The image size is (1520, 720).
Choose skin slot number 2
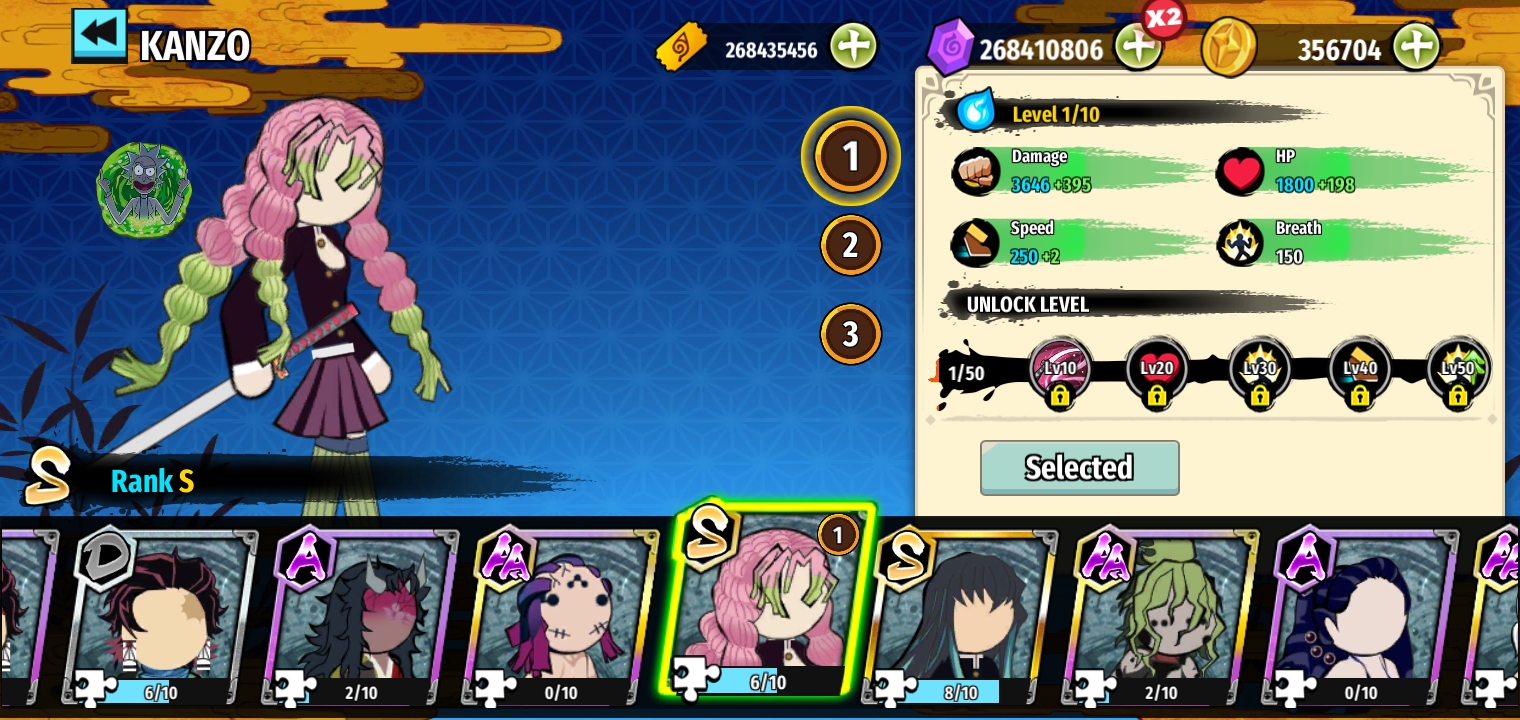(850, 245)
